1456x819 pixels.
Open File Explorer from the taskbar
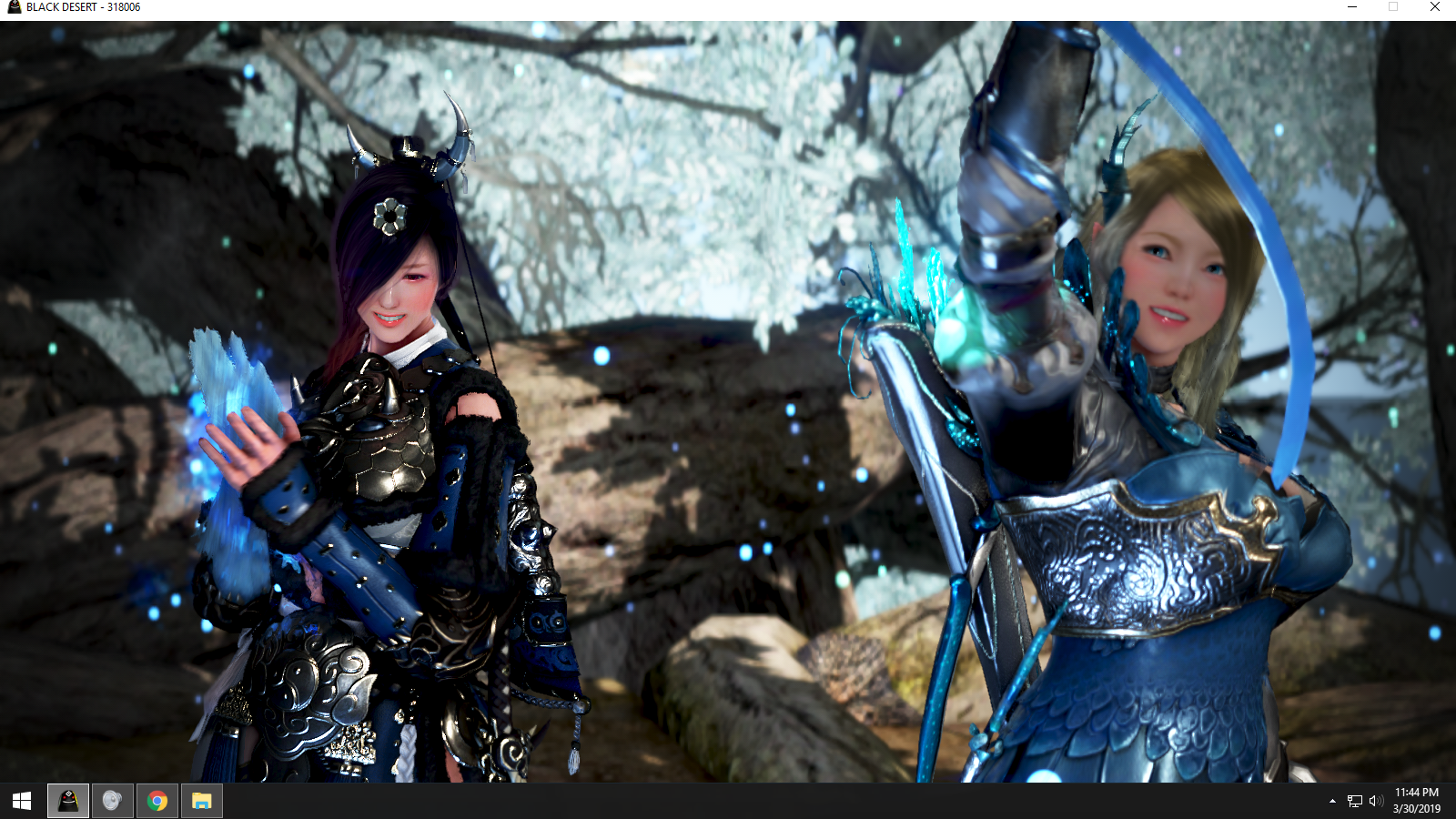(202, 802)
